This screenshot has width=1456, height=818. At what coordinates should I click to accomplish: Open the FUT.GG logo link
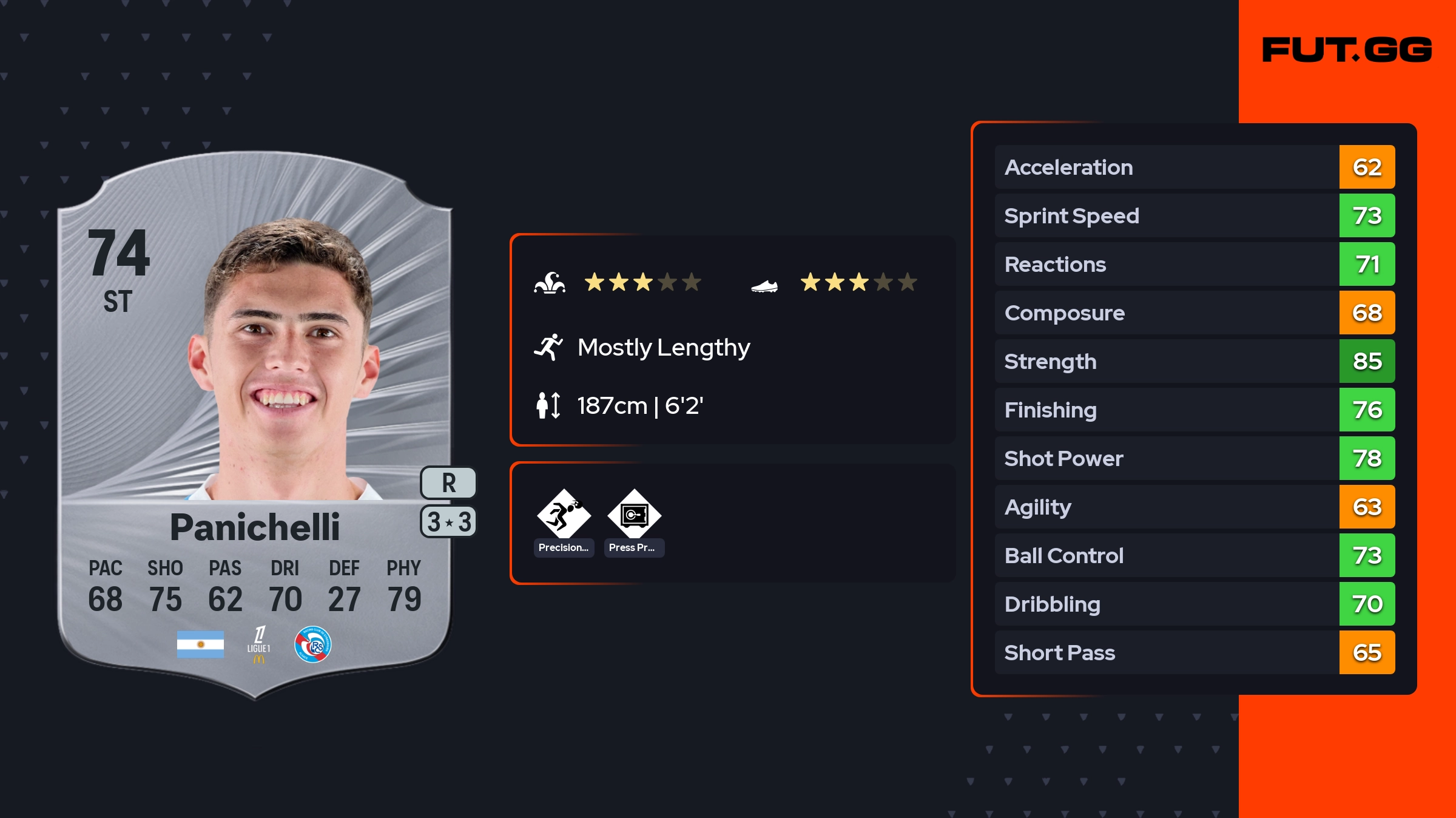tap(1347, 50)
